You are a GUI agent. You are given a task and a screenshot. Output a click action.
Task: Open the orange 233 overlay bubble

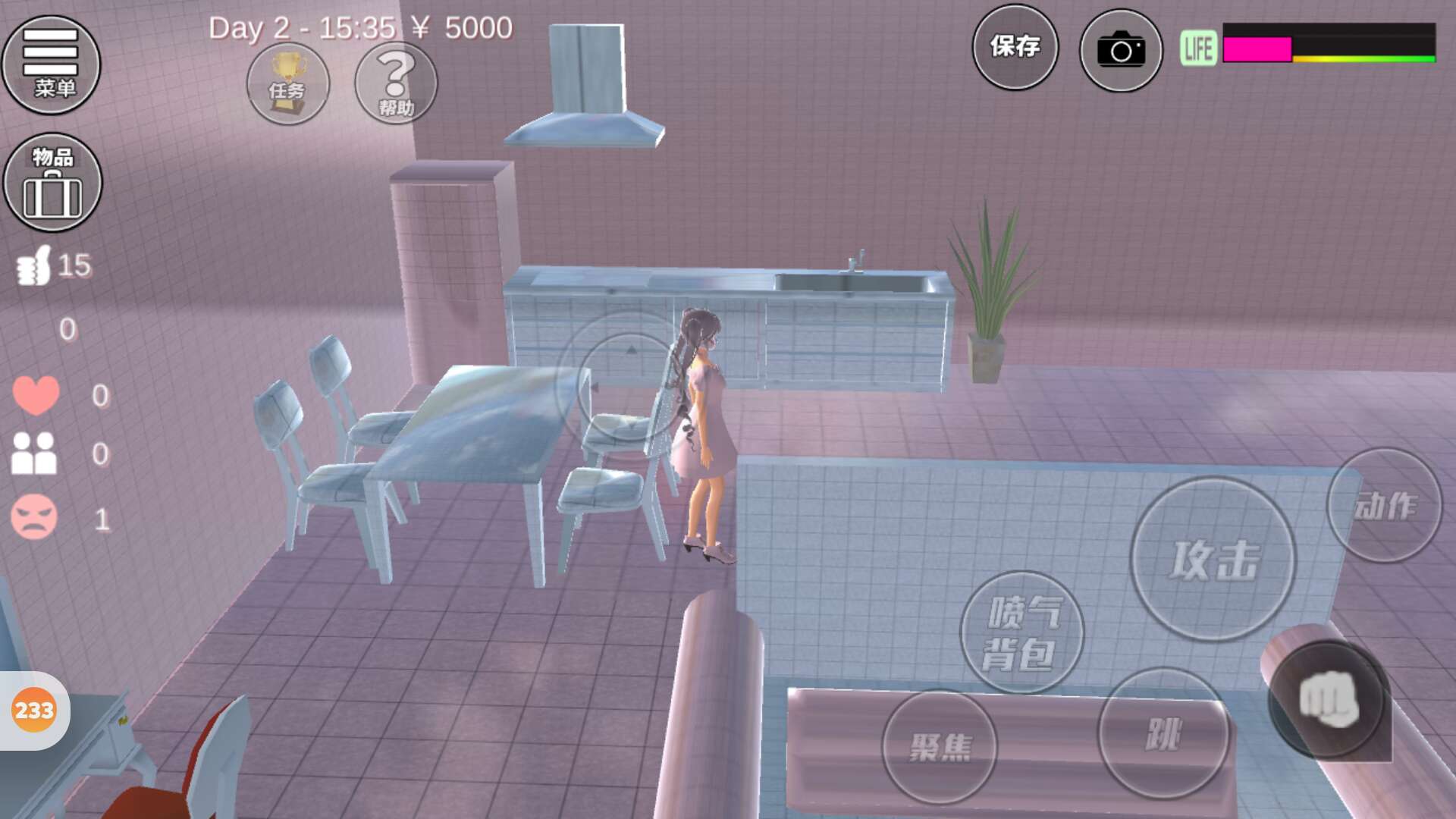click(x=34, y=711)
